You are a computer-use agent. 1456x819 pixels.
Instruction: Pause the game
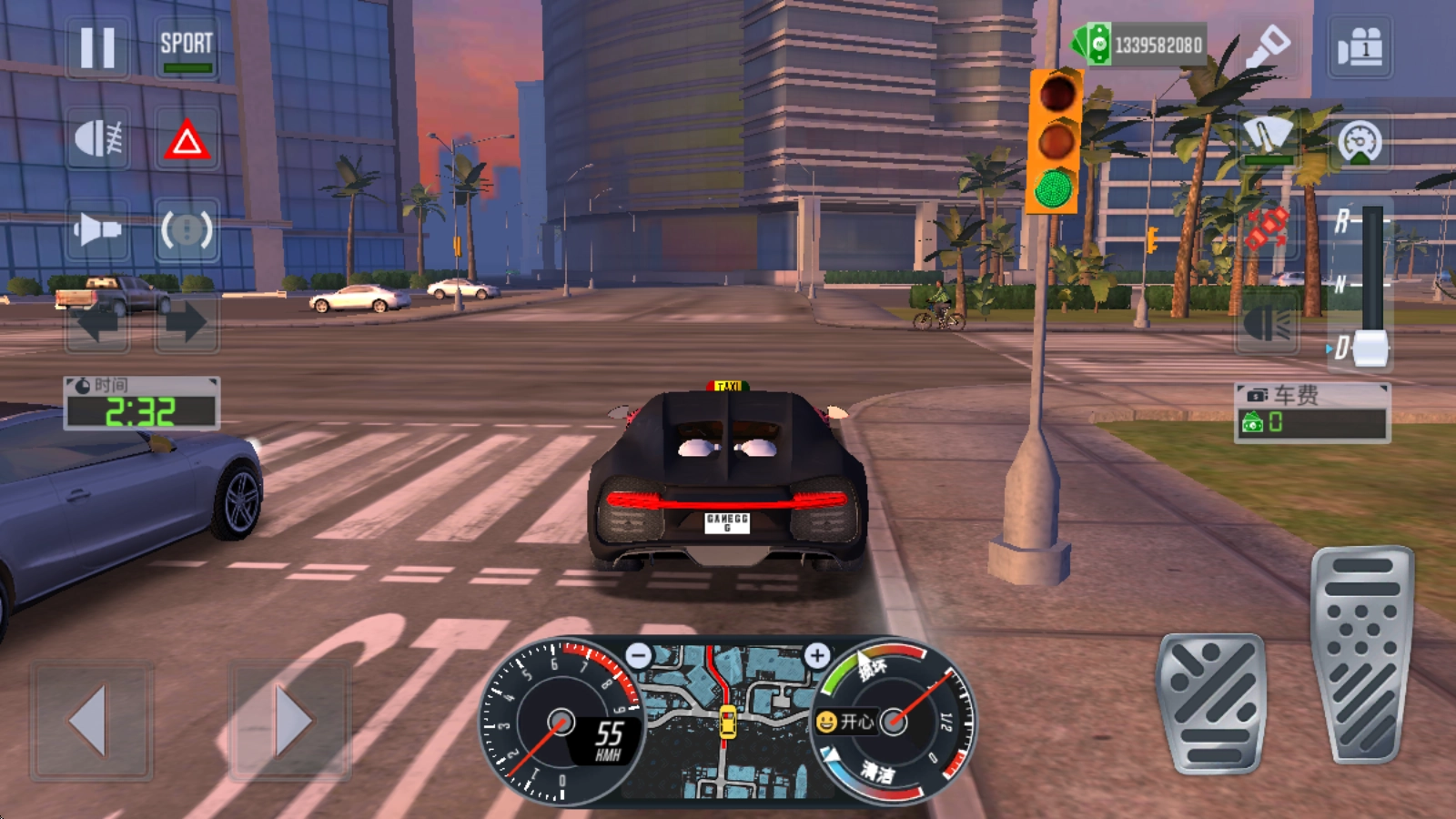coord(97,47)
